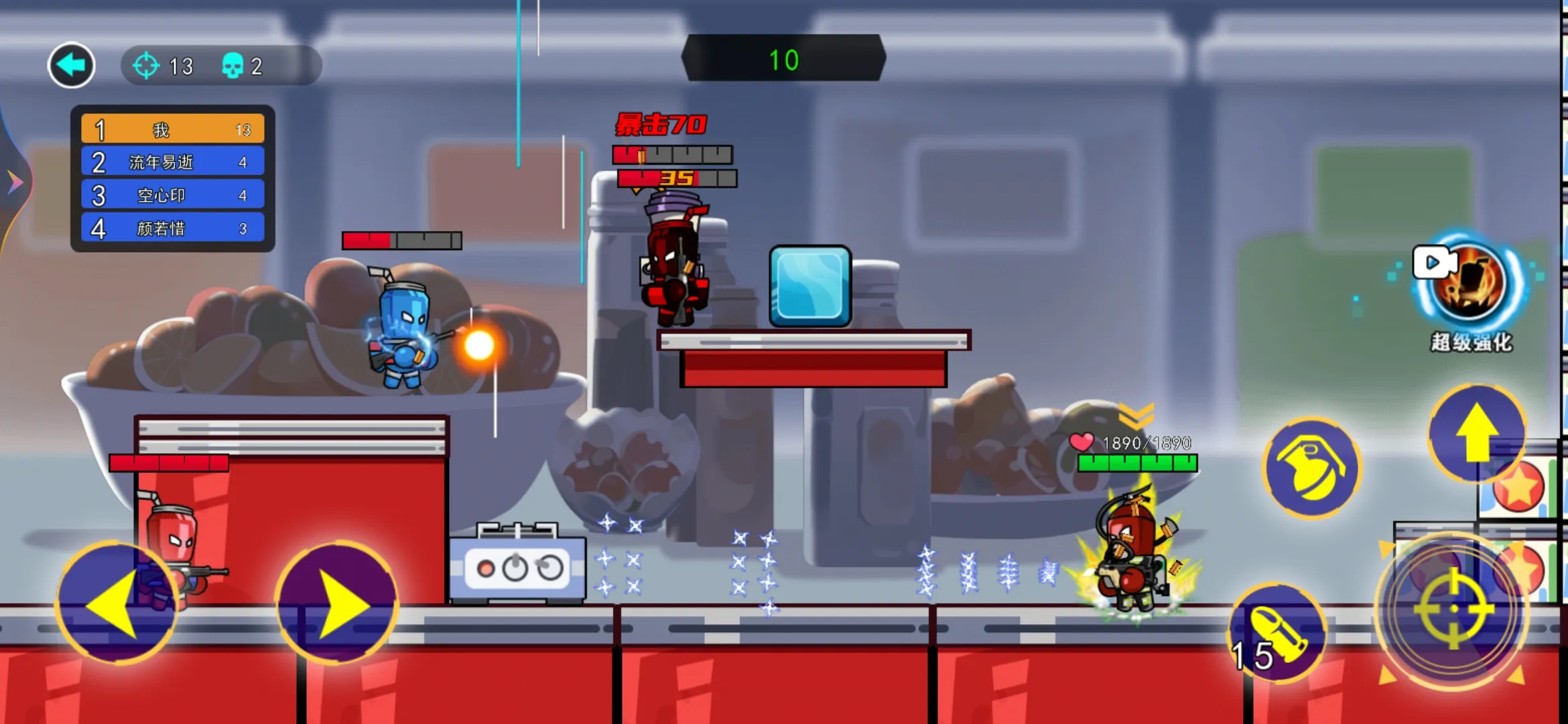Select the leaderboard row for 流年易逝
The height and width of the screenshot is (724, 1568).
pyautogui.click(x=173, y=162)
